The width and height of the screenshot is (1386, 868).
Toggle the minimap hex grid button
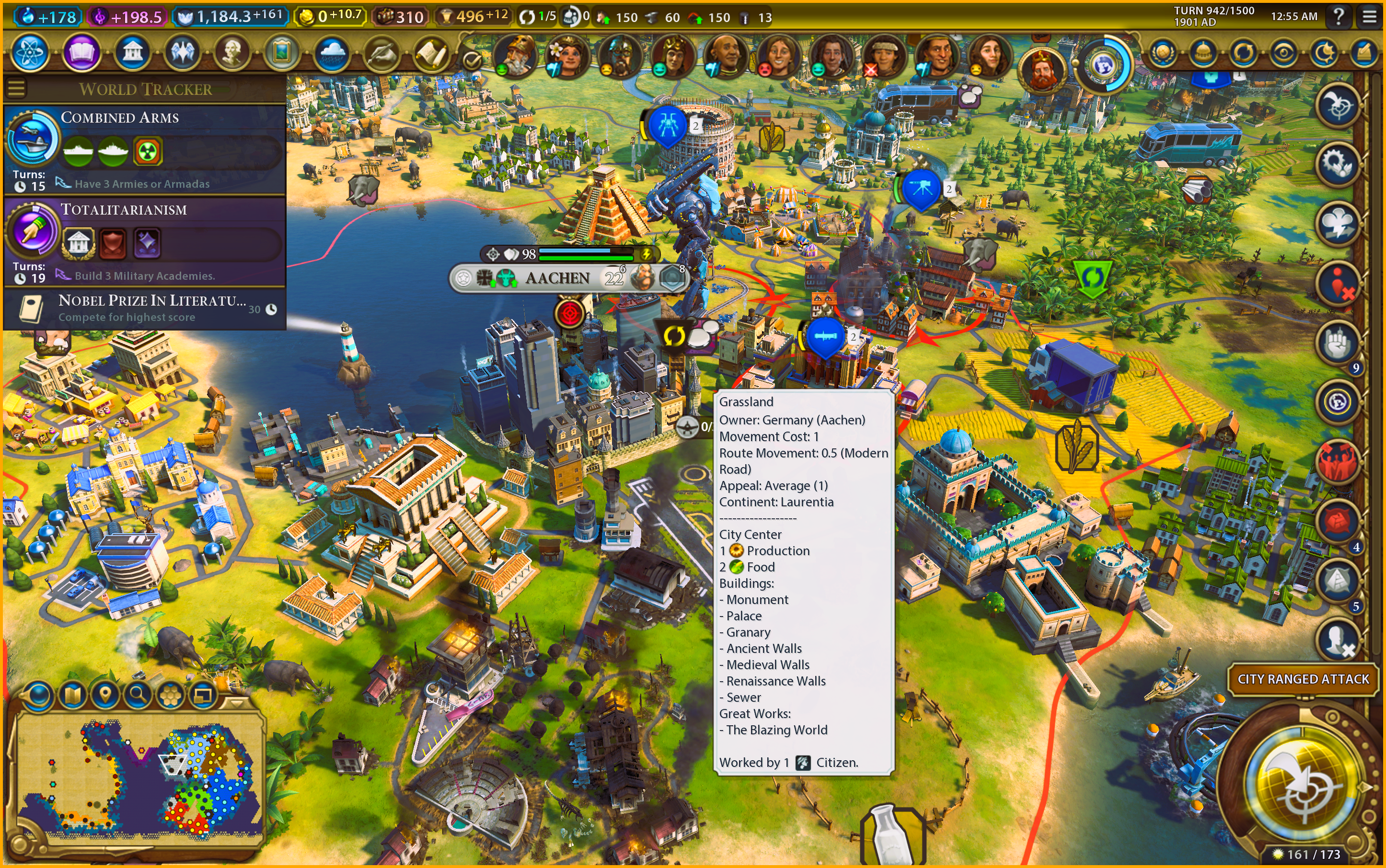point(171,696)
